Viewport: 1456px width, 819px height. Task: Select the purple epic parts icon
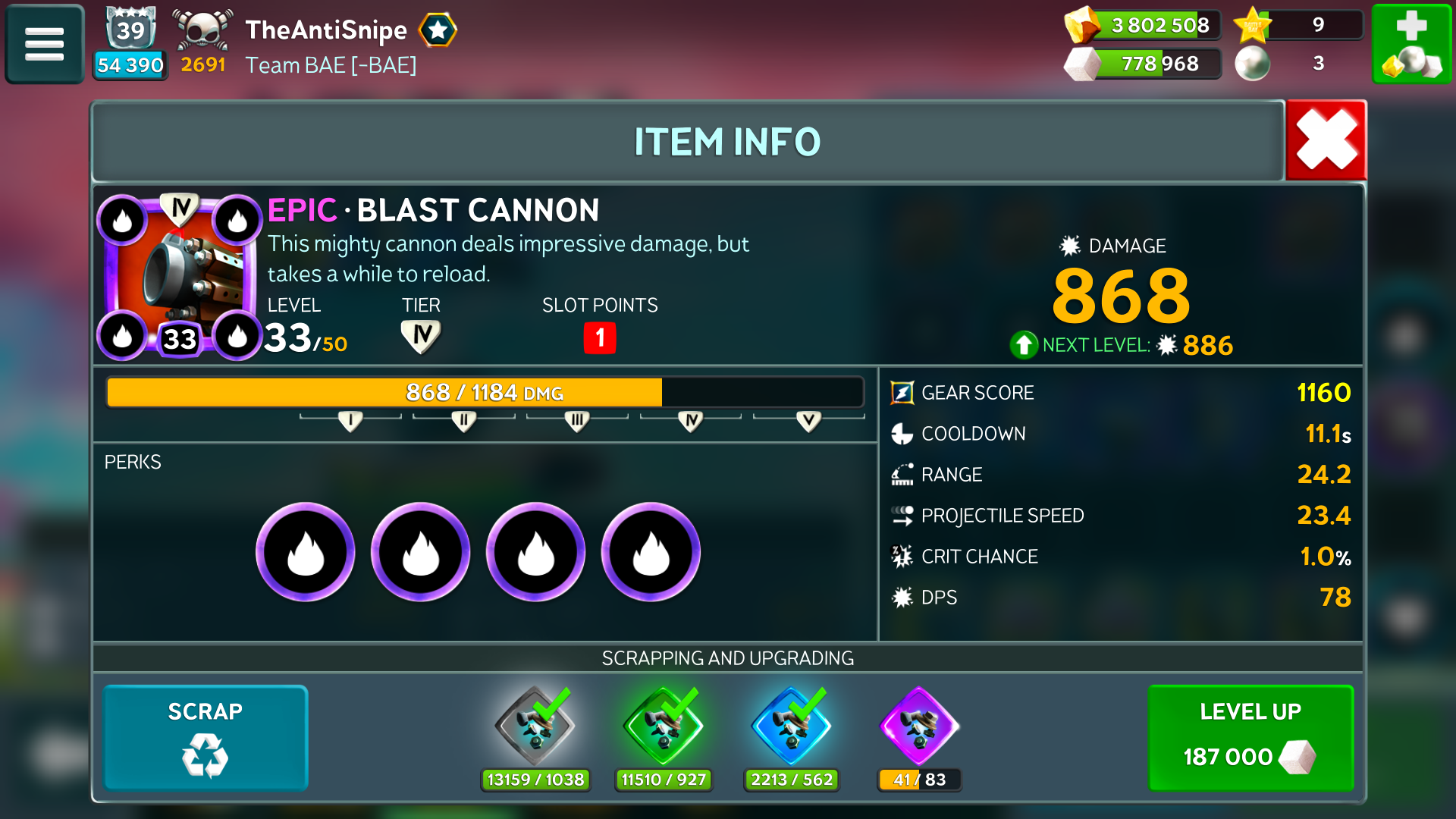tap(919, 726)
